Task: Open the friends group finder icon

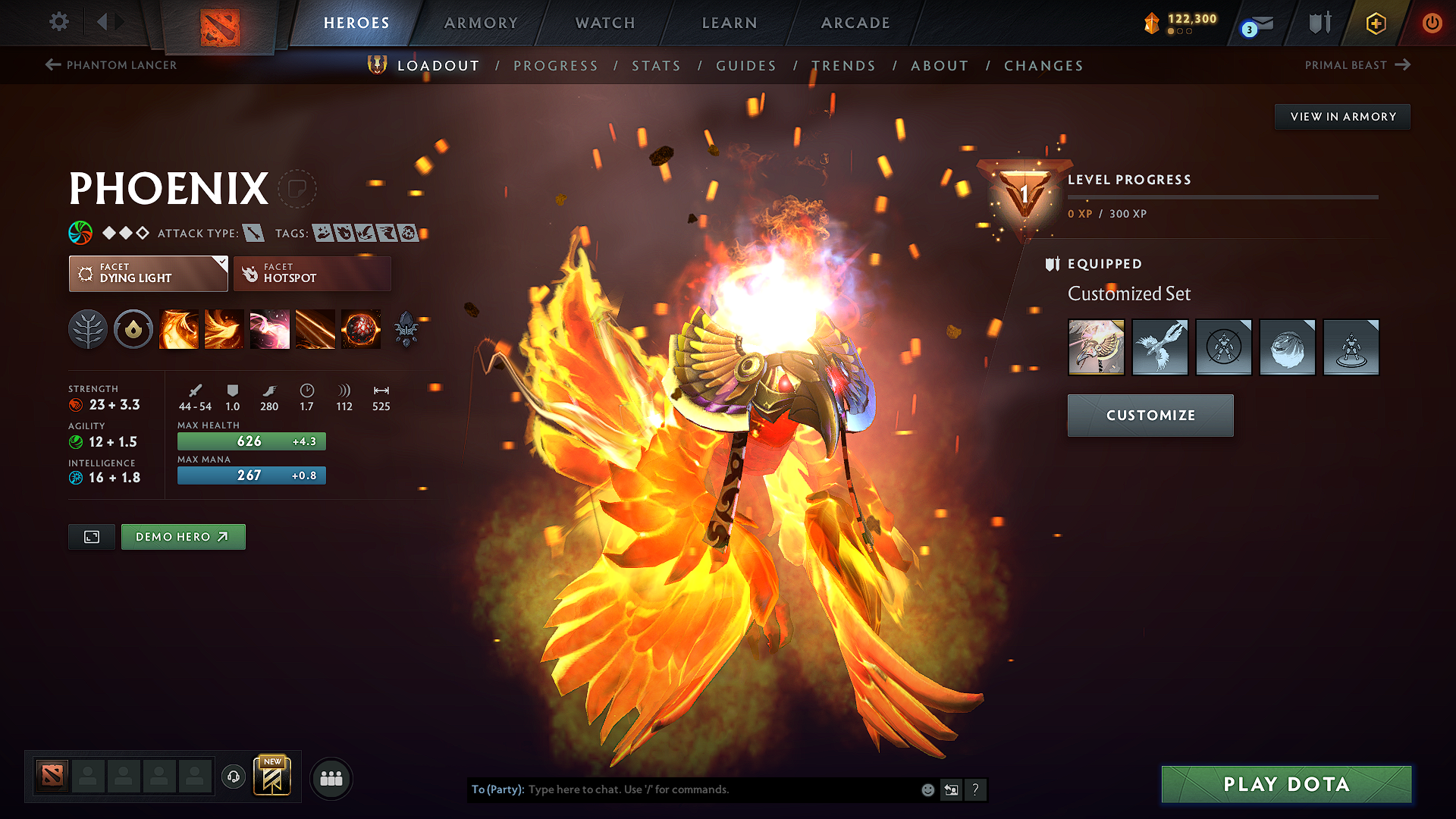Action: pos(331,777)
